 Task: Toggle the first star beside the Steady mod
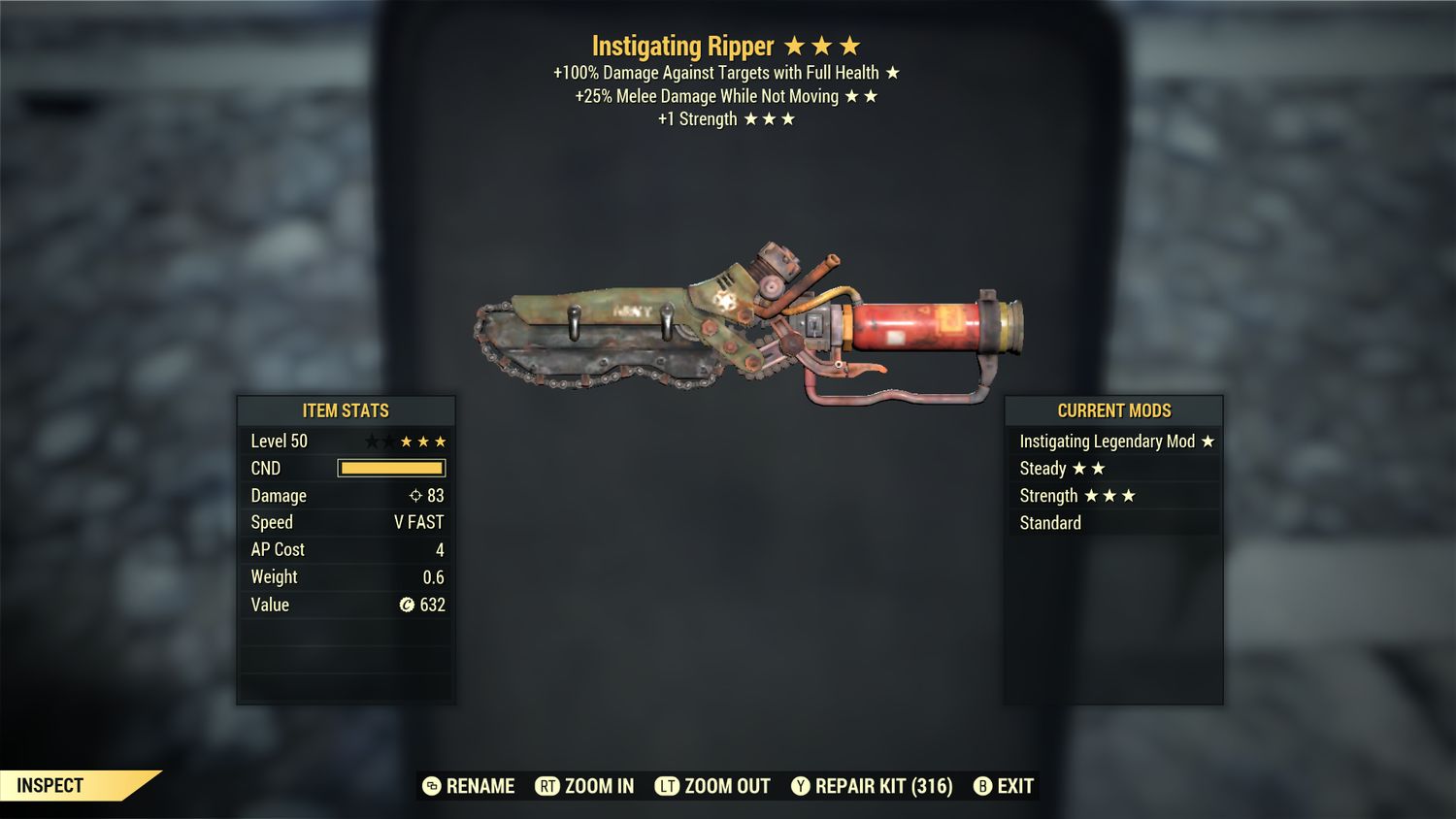click(1077, 468)
